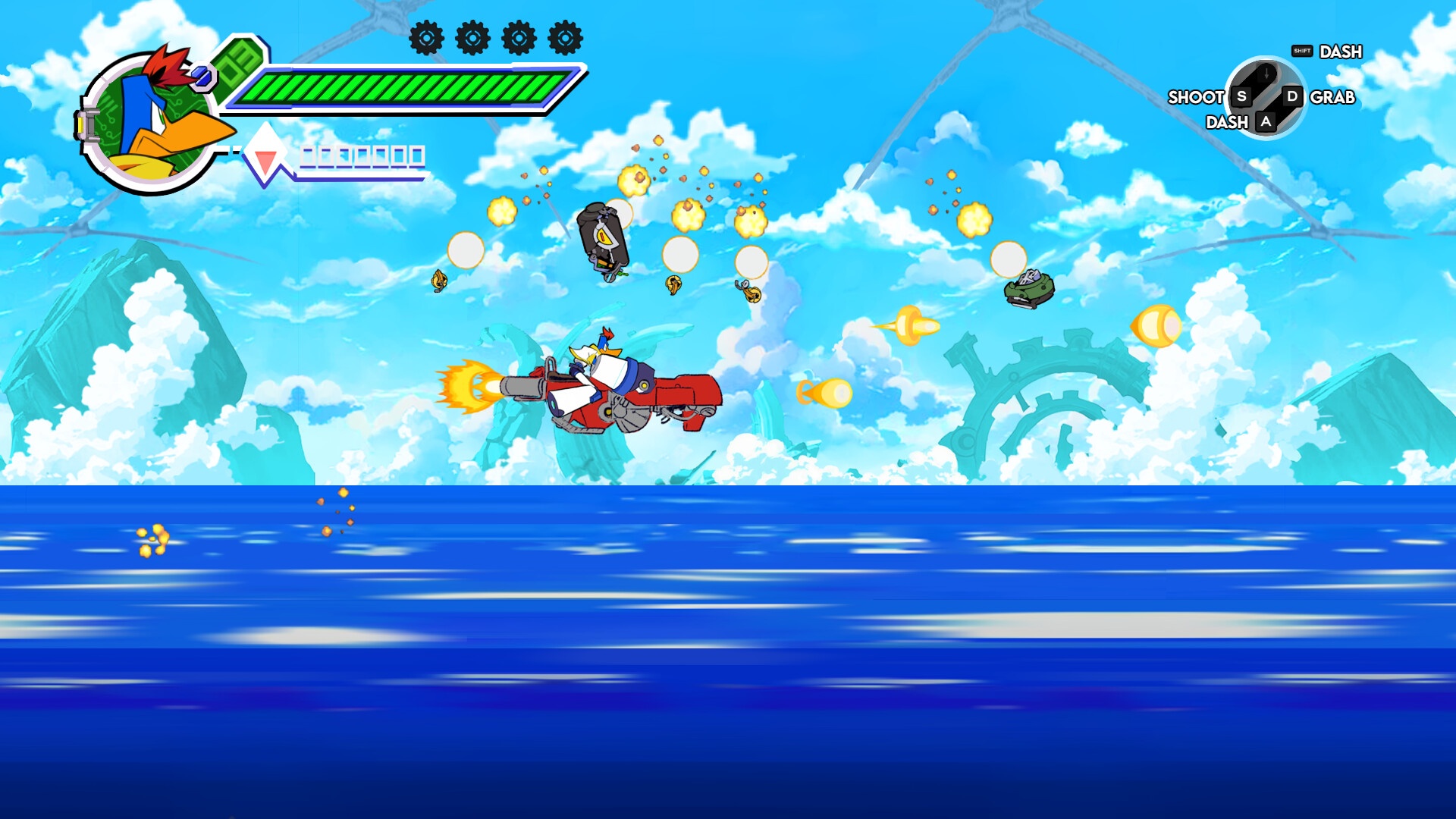Screen dimensions: 1456x819
Task: Click the duck pilot portrait
Action: click(x=152, y=121)
